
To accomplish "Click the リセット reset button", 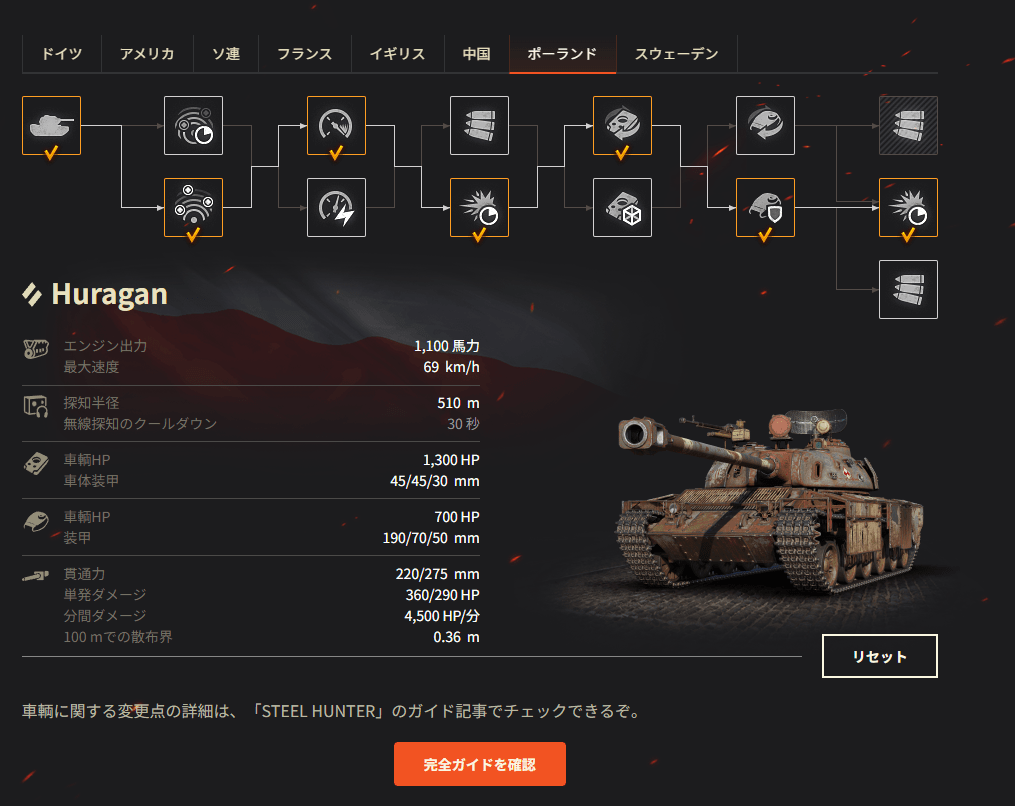I will [x=880, y=656].
